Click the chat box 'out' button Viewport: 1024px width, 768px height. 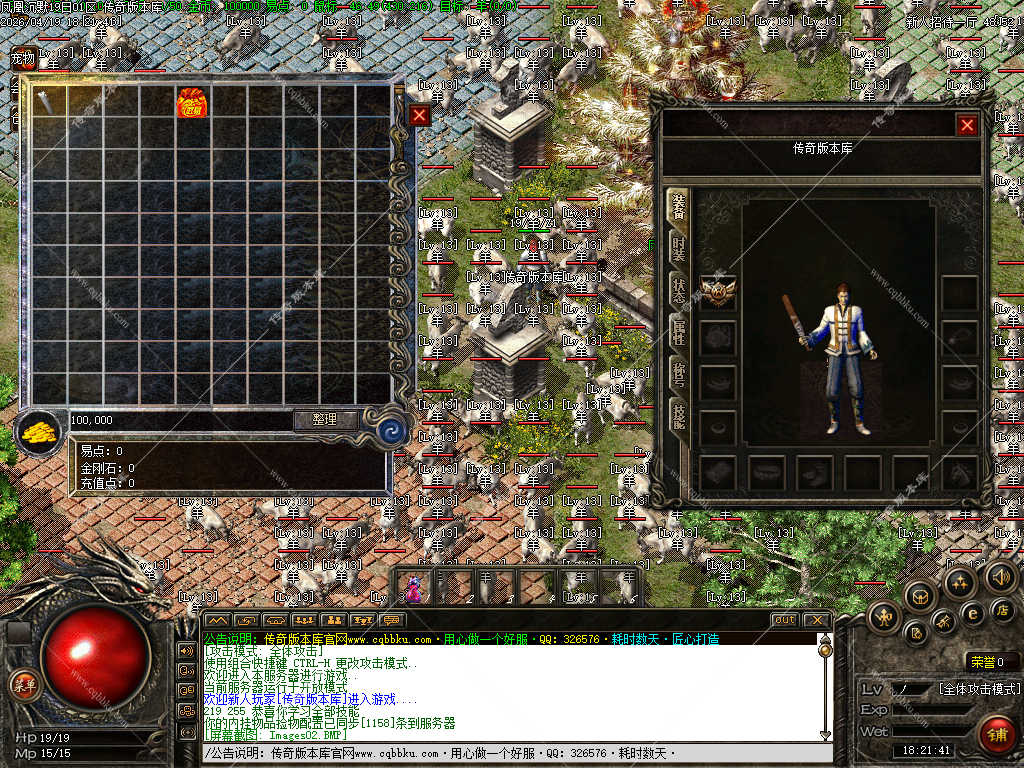pyautogui.click(x=783, y=620)
